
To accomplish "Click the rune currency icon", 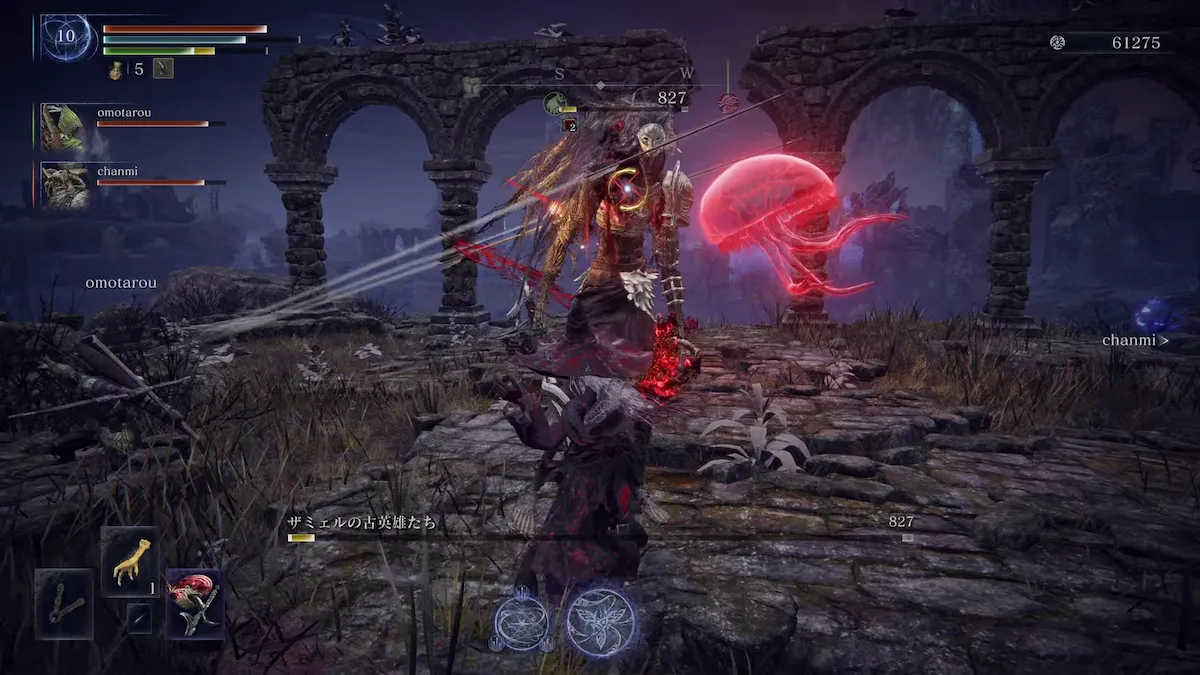I will [1057, 42].
